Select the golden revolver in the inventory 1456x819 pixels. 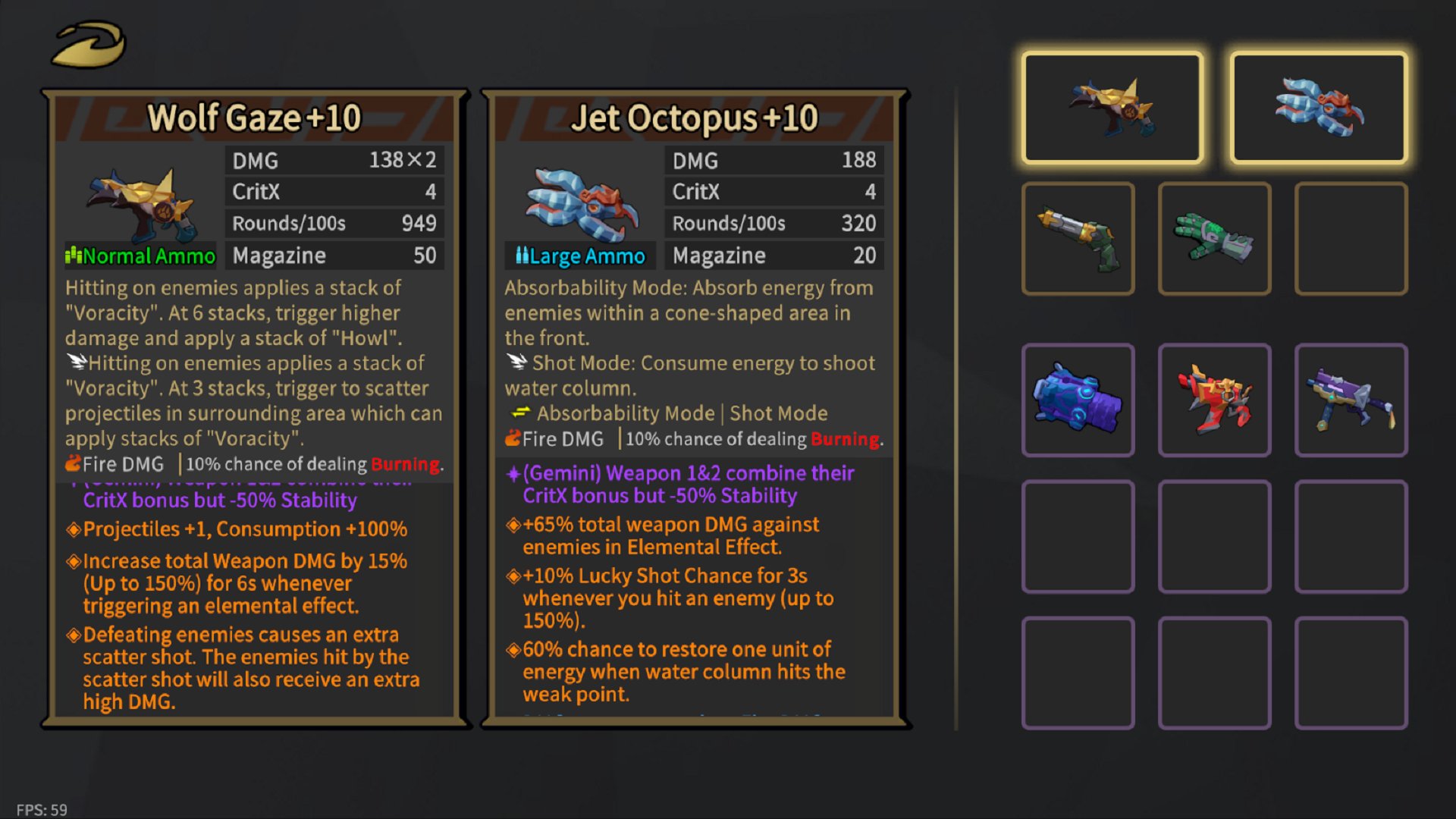pos(1078,237)
